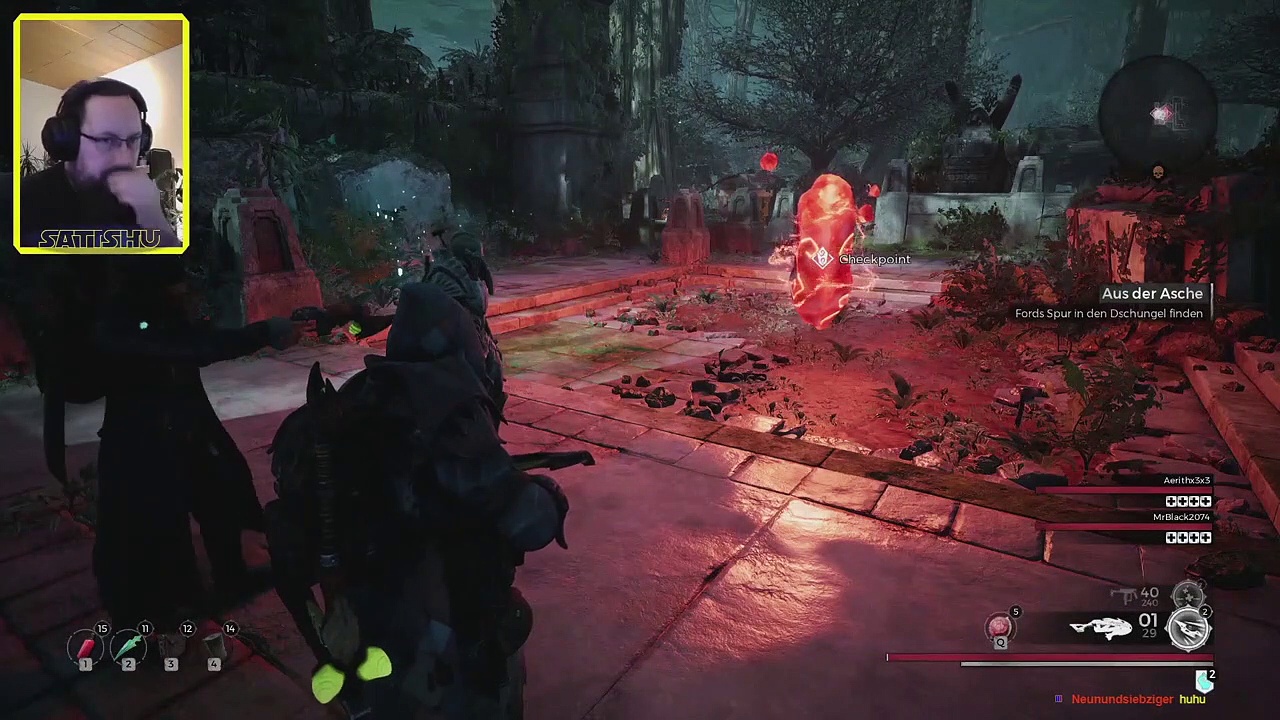The height and width of the screenshot is (720, 1280).
Task: Select the smaller archetype skill icon with stars
Action: click(1186, 596)
